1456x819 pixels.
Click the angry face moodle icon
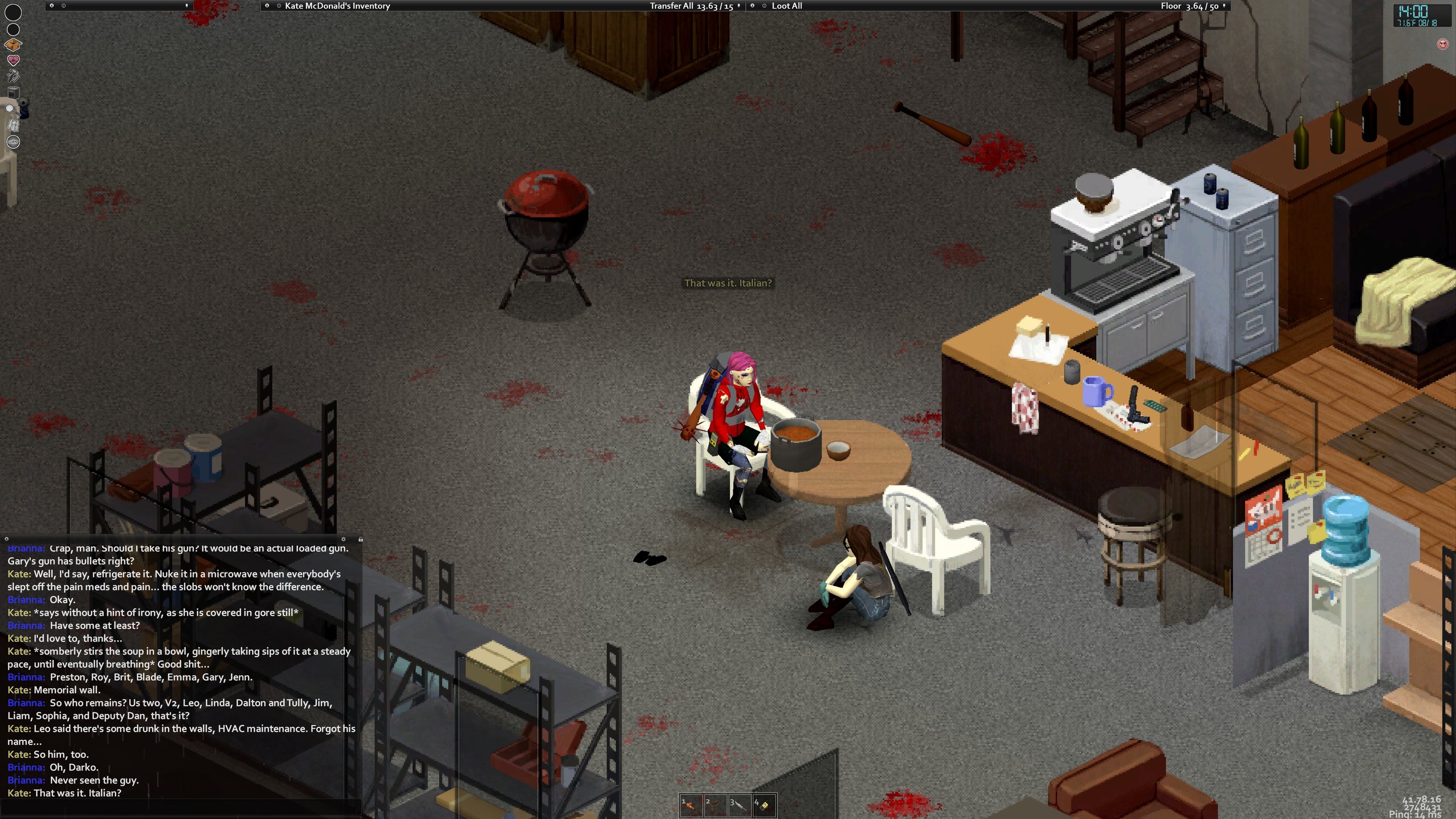point(1442,44)
